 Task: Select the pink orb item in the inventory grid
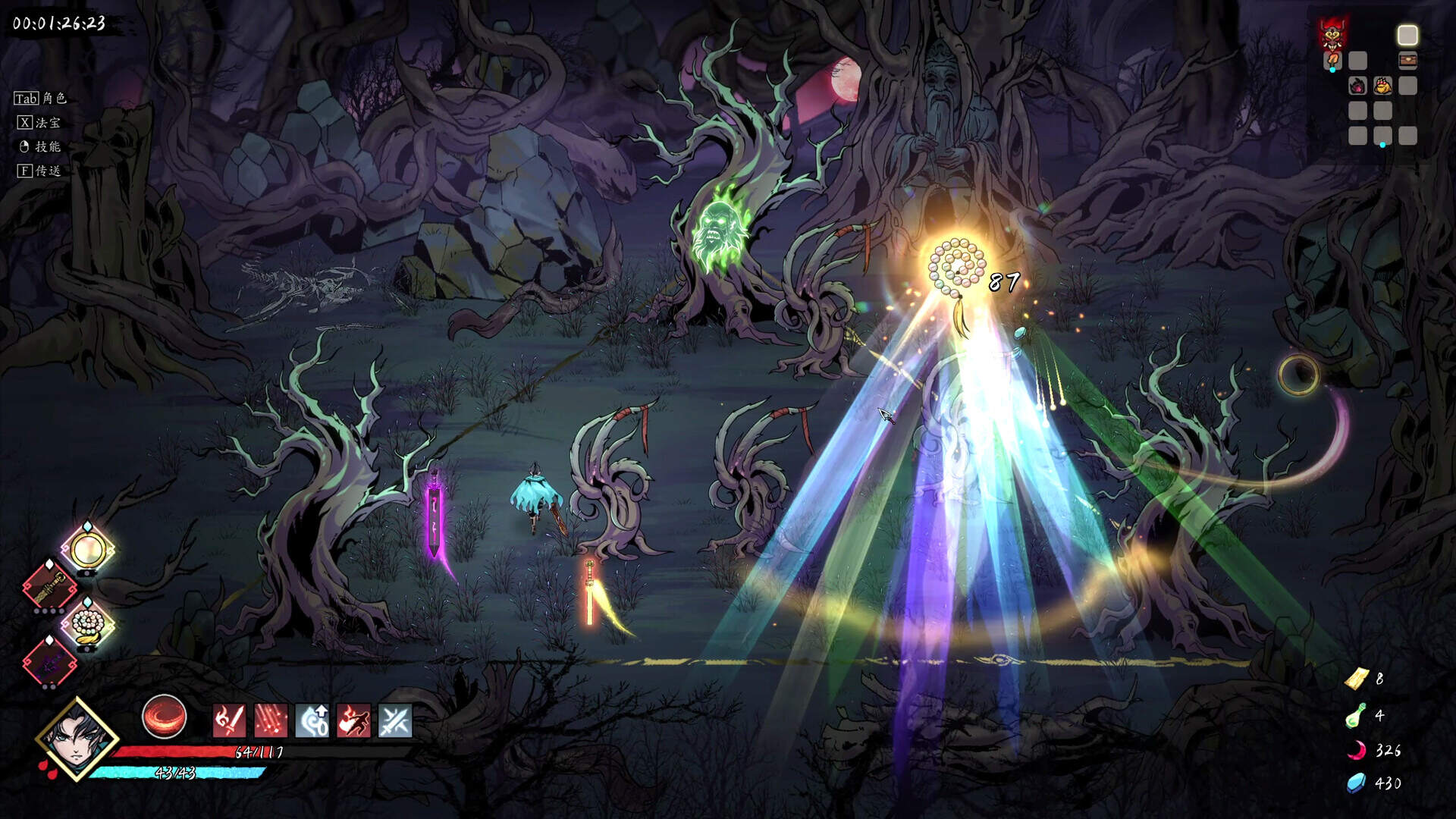point(1357,86)
